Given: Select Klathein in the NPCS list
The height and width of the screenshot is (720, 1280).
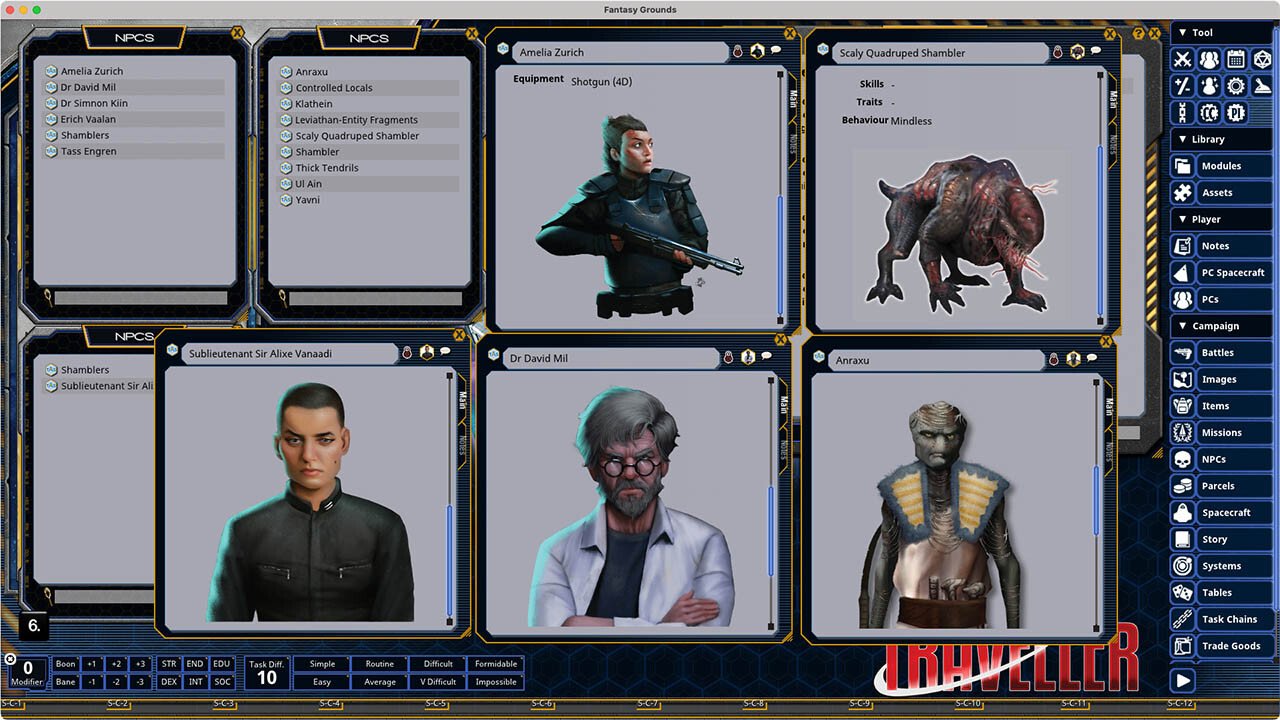Looking at the screenshot, I should [313, 103].
